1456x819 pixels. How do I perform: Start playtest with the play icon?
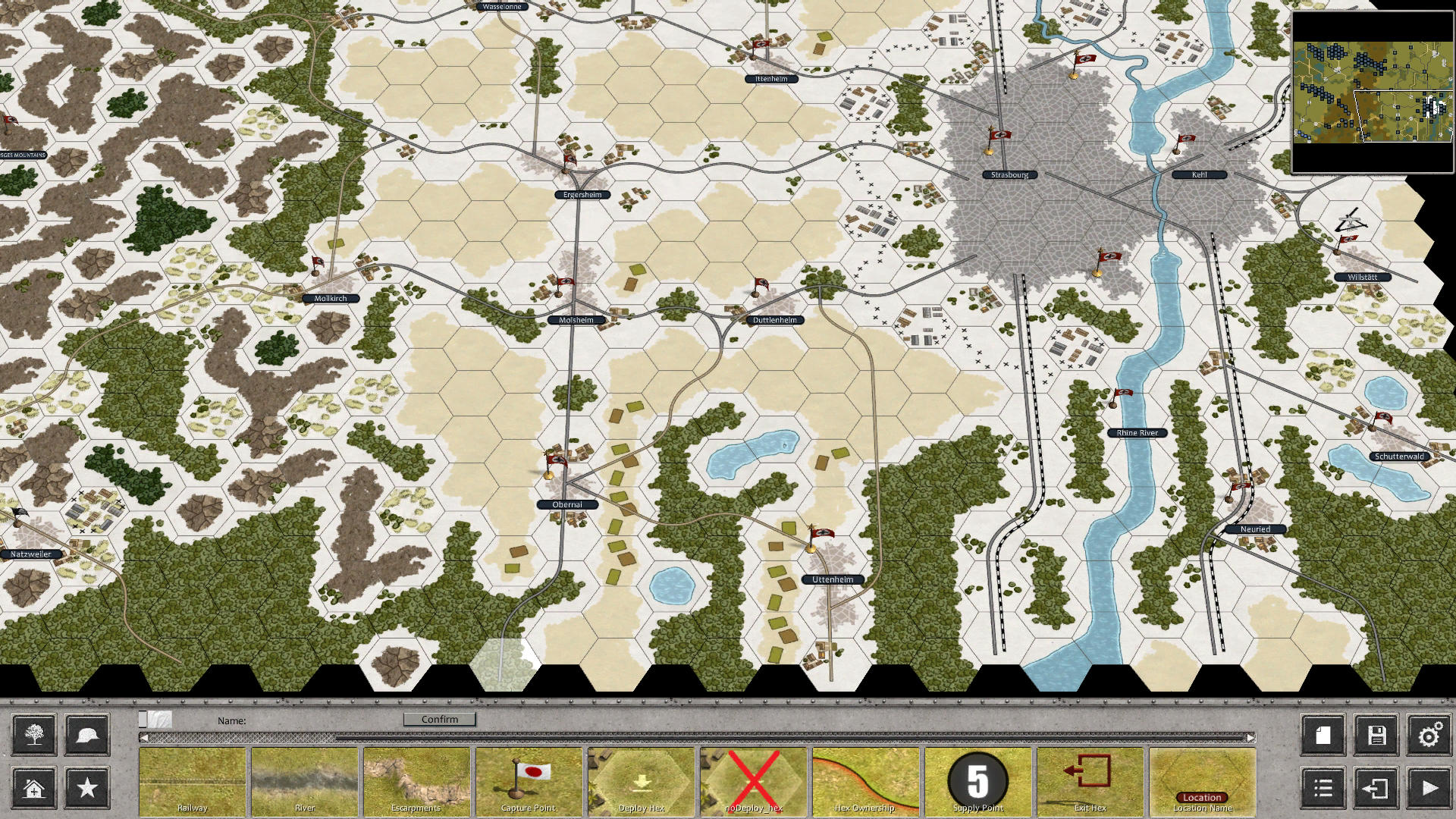pyautogui.click(x=1429, y=788)
